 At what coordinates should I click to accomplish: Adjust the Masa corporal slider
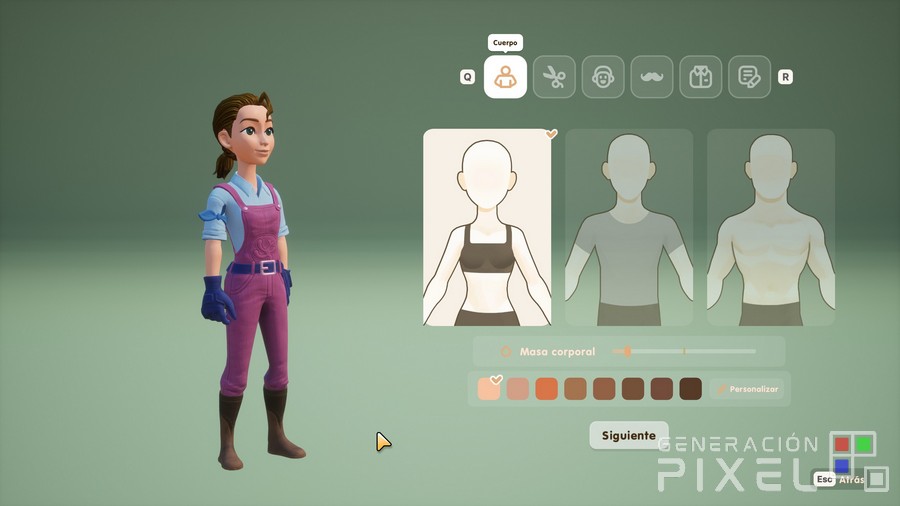(x=627, y=351)
